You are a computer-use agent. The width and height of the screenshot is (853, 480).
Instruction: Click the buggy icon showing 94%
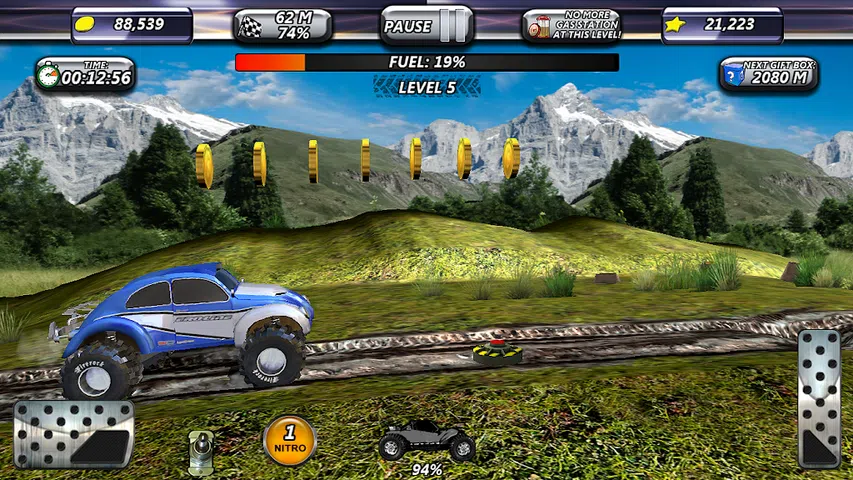(426, 441)
